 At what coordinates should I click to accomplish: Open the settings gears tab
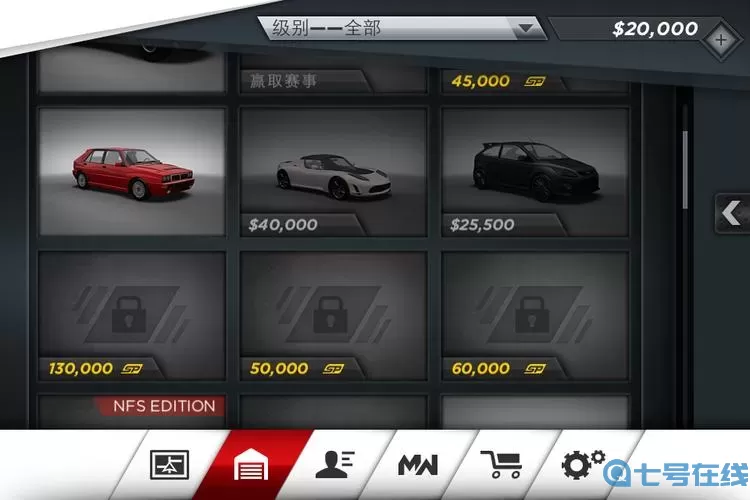tap(583, 465)
